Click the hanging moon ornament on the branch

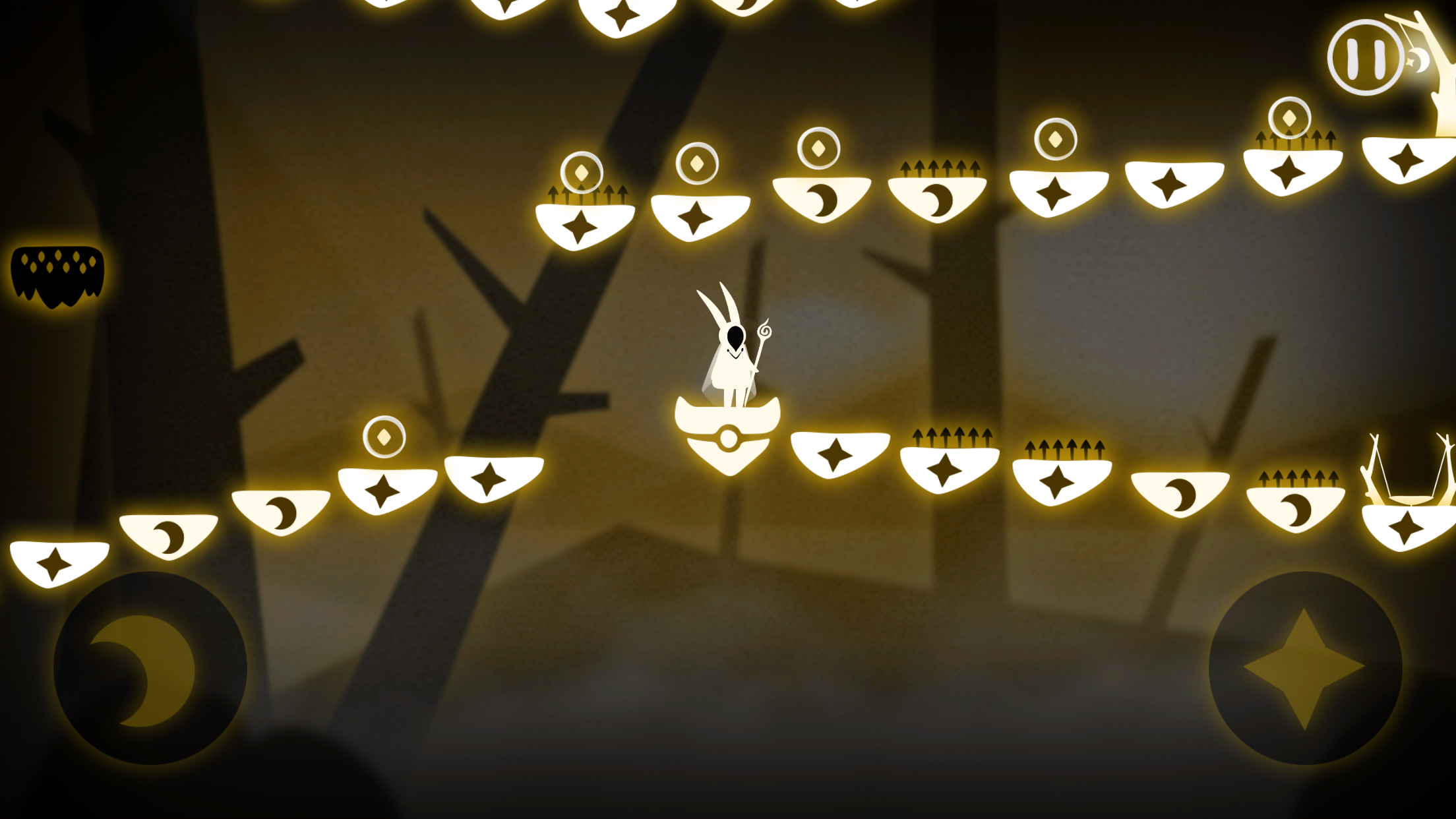pos(1418,61)
